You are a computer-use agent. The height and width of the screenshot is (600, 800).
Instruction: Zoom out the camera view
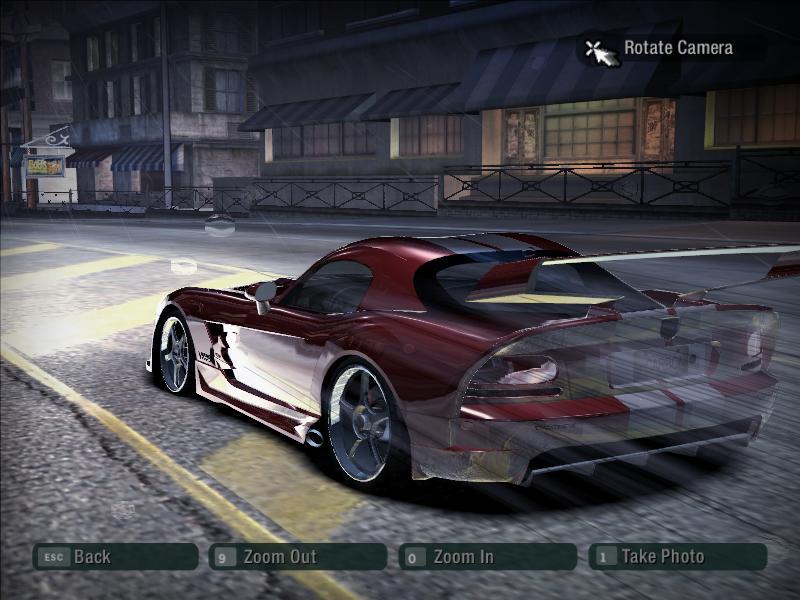pyautogui.click(x=297, y=557)
